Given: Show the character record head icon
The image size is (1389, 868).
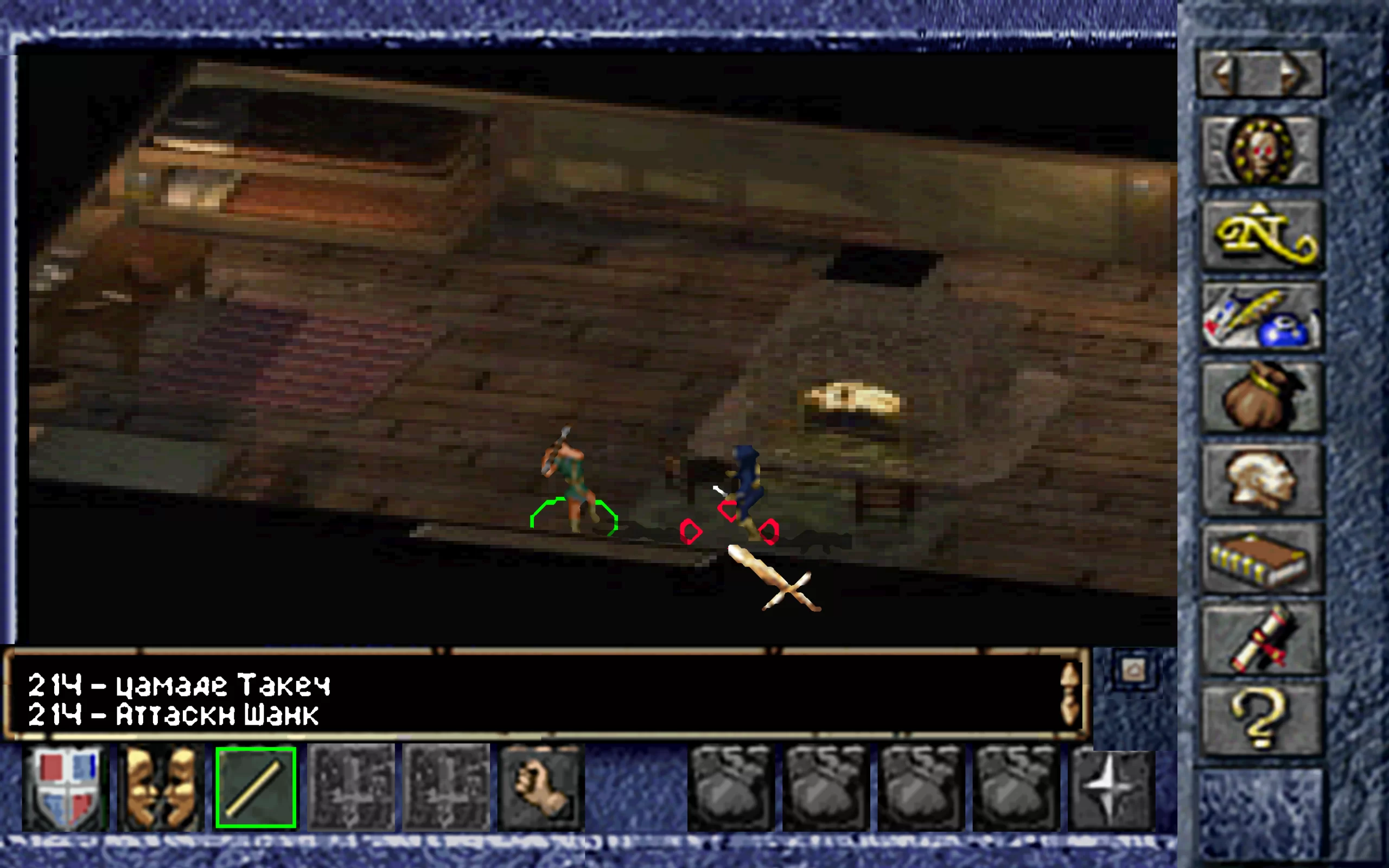Looking at the screenshot, I should click(1261, 480).
